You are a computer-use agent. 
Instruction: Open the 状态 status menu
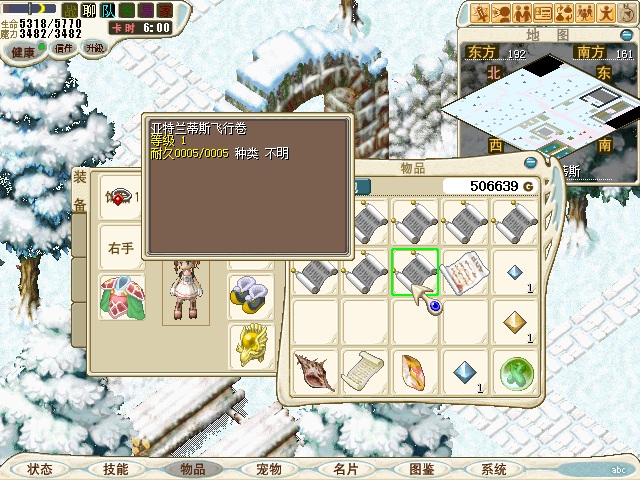[x=40, y=468]
